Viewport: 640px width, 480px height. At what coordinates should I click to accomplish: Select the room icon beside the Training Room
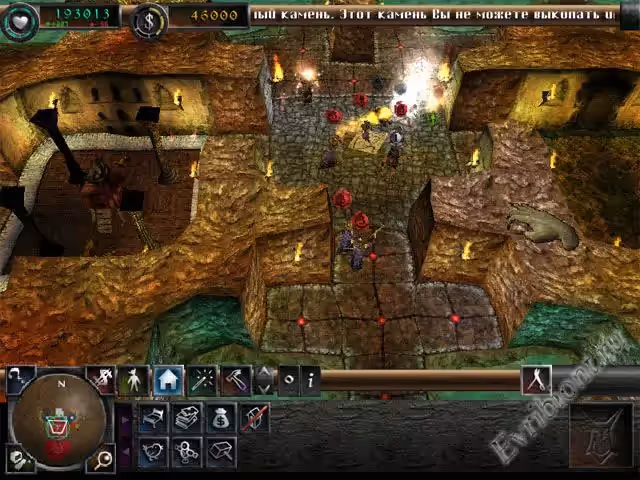point(221,452)
